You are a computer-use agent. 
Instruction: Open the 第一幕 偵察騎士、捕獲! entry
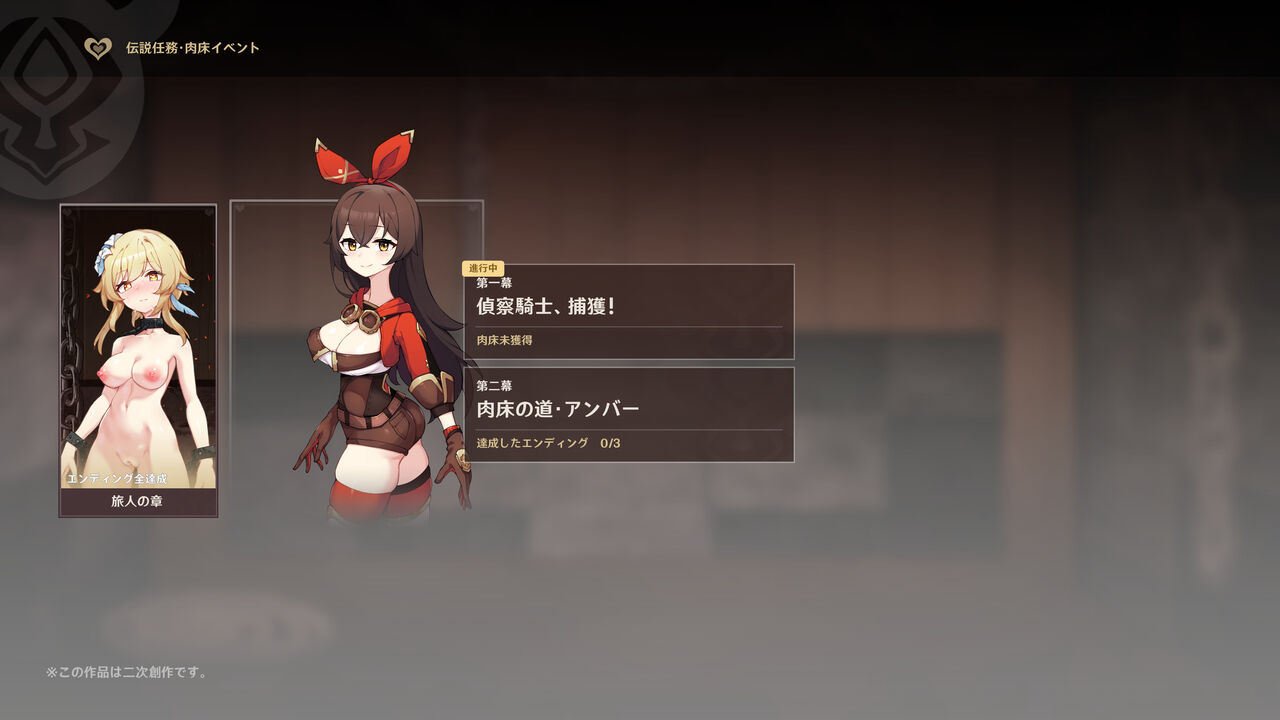[x=629, y=312]
